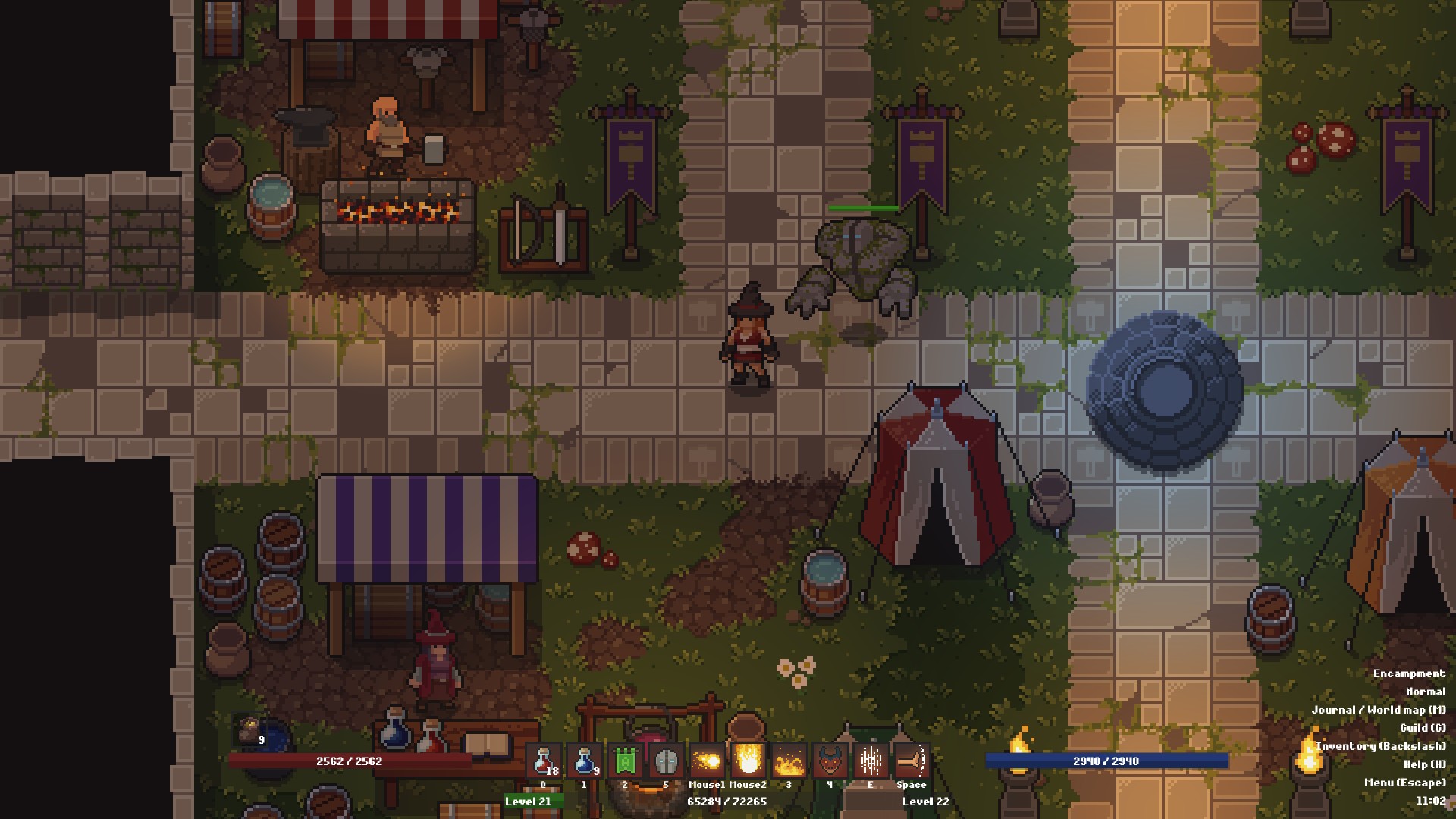Screen dimensions: 1456x819
Task: Open the game Menu
Action: pos(1404,783)
